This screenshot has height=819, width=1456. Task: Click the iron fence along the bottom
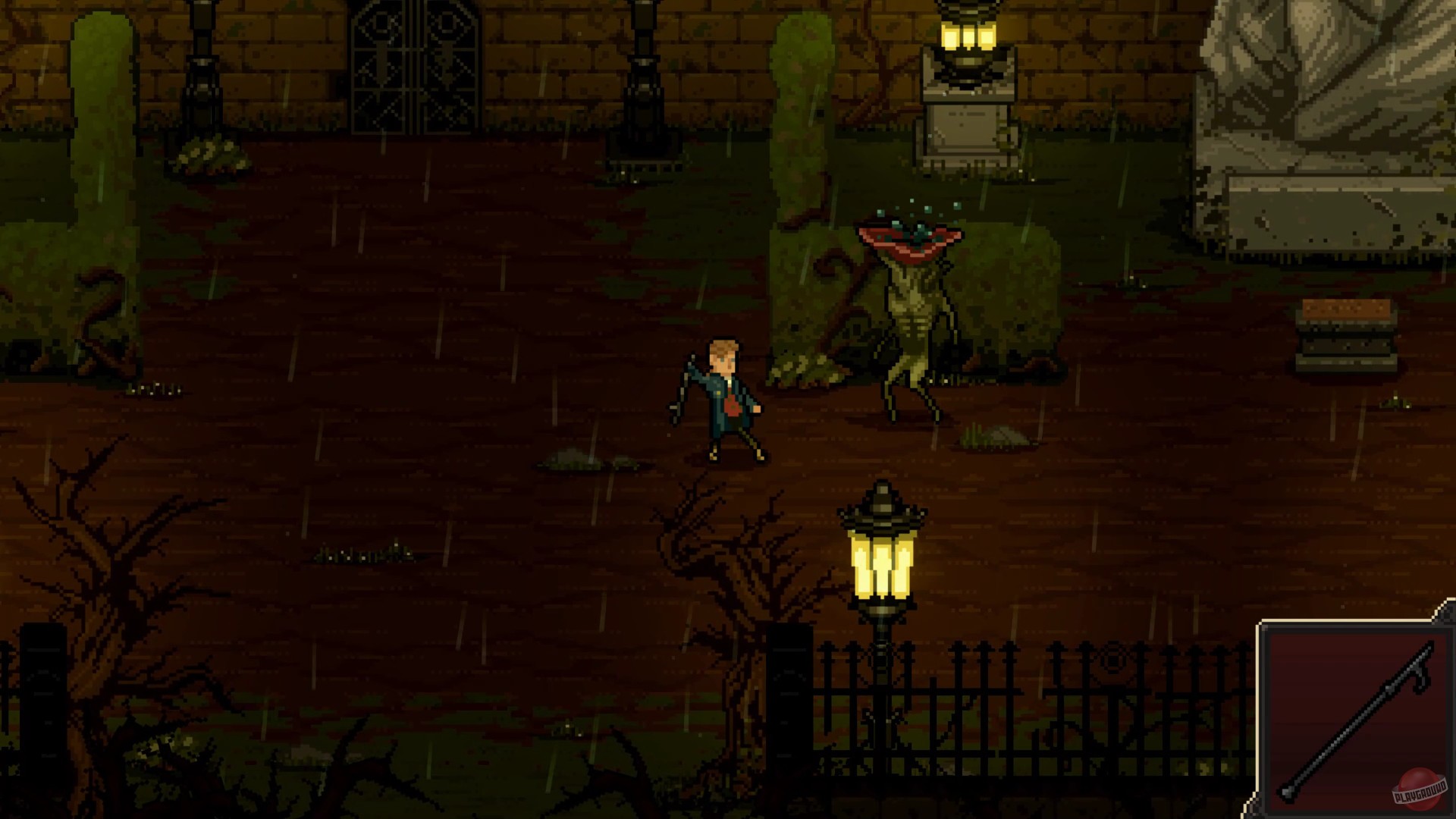tap(1024, 682)
